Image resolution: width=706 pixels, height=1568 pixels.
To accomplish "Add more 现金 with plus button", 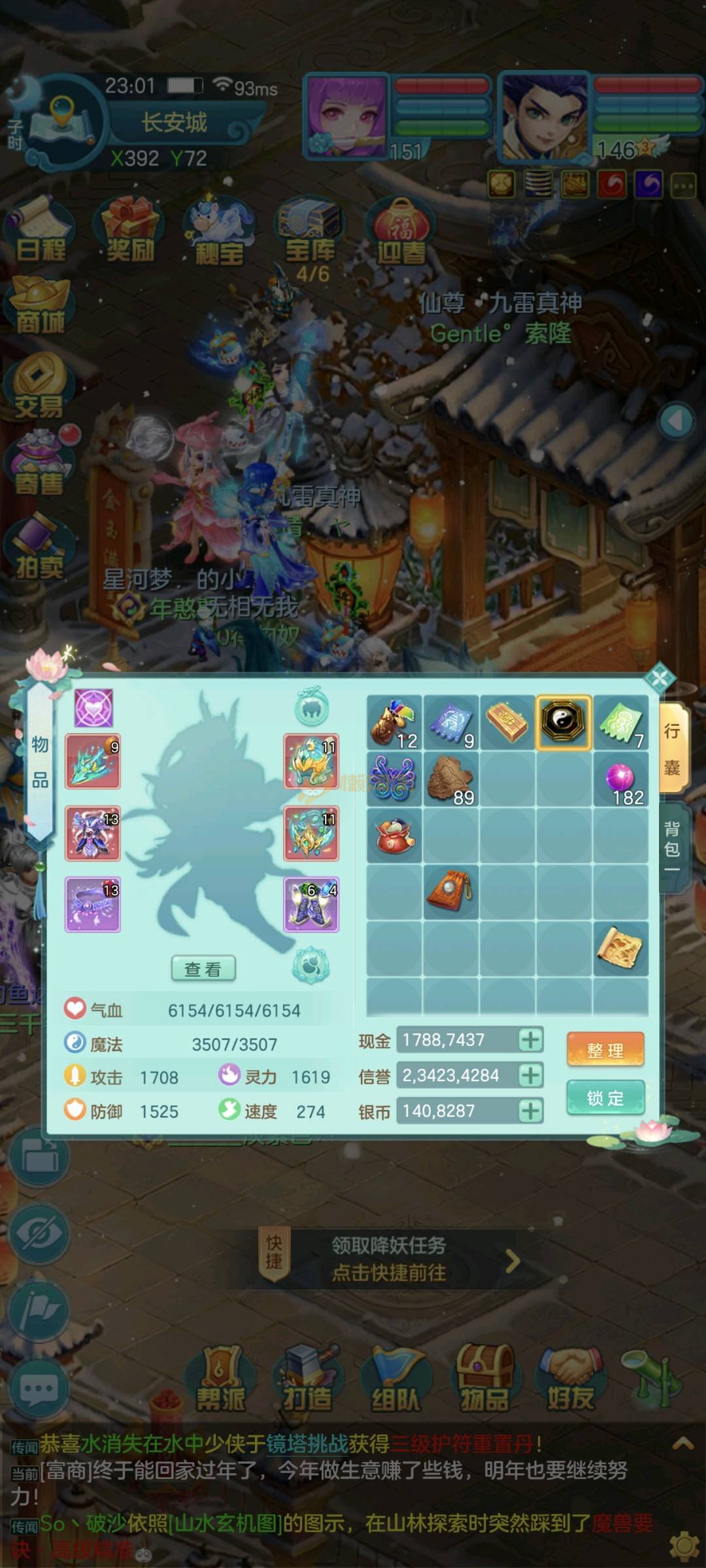I will coord(531,1039).
